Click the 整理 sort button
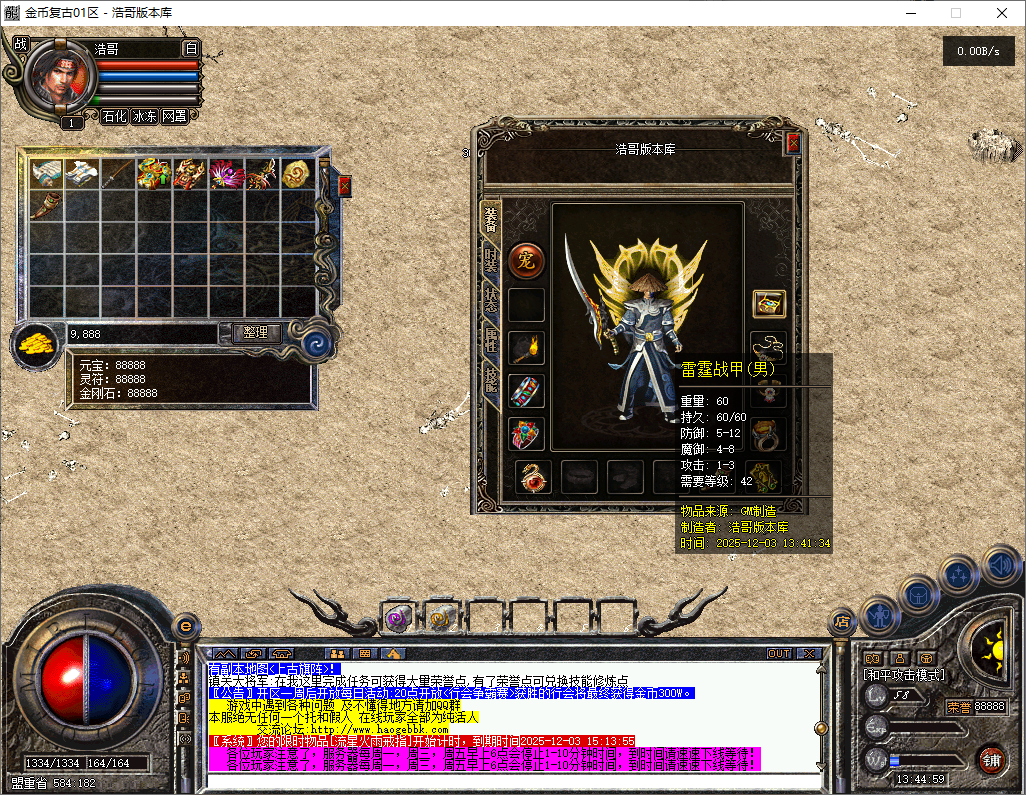This screenshot has width=1026, height=795. [x=256, y=332]
